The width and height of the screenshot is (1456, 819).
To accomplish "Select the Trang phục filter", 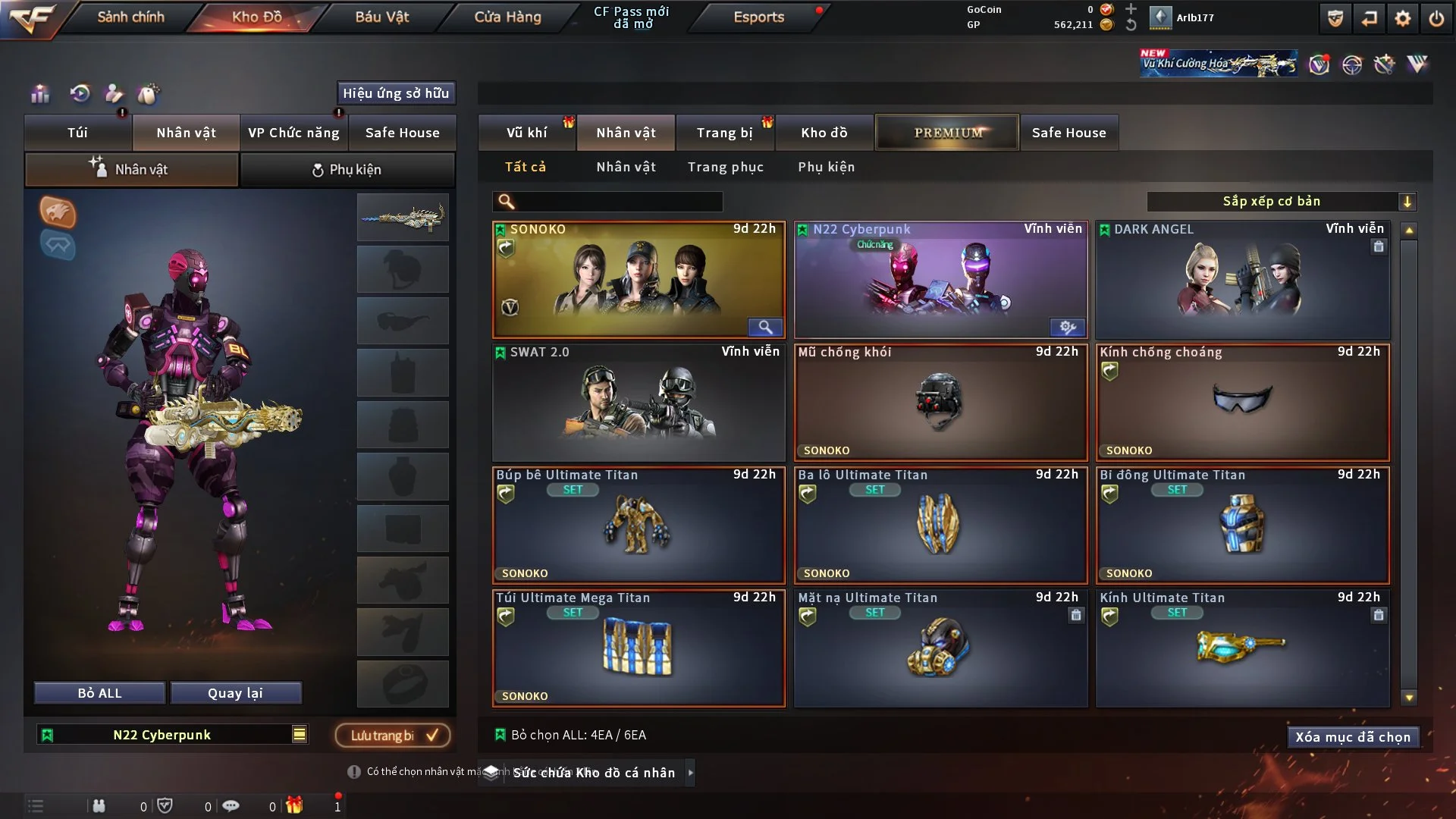I will tap(725, 167).
